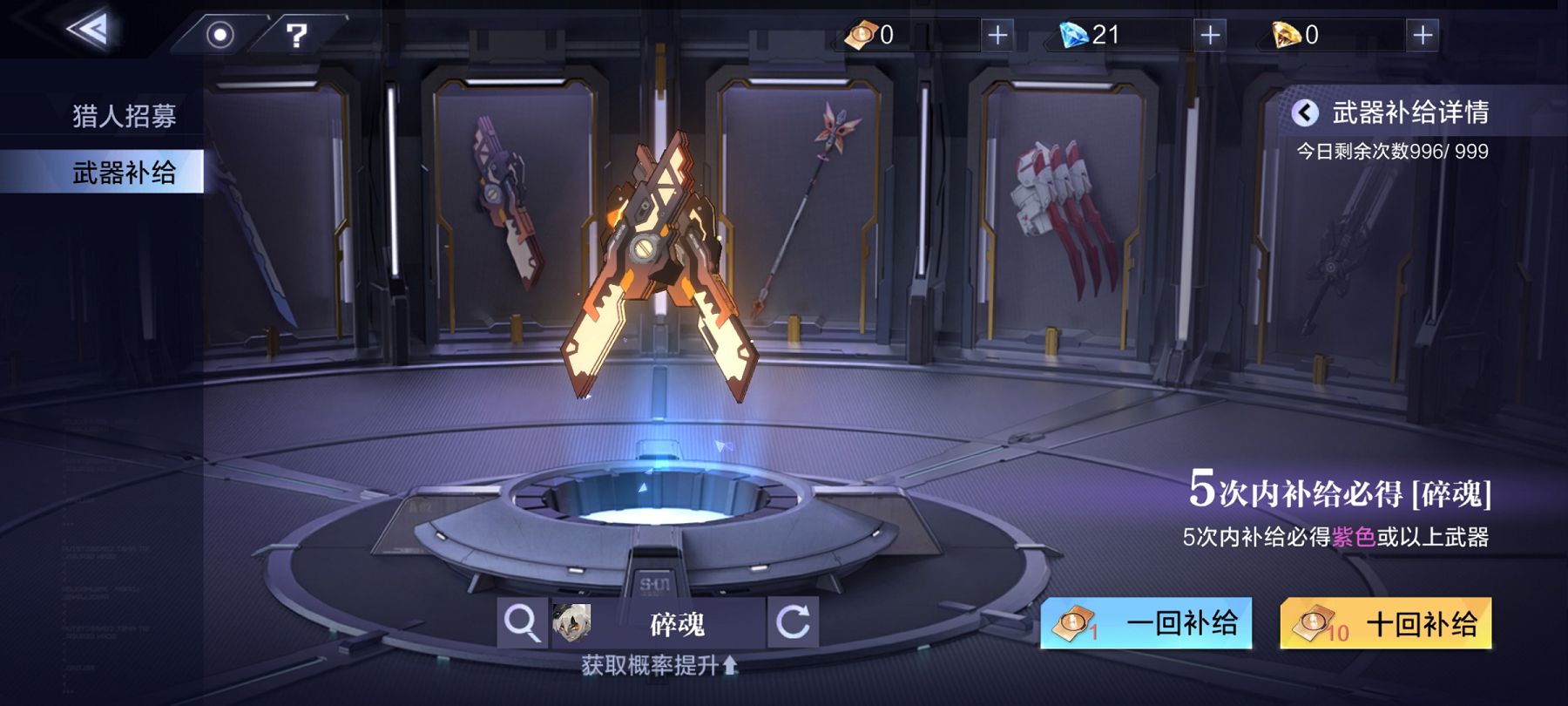This screenshot has height=706, width=1568.
Task: Perform a single supply draw 一回补给
Action: 1146,623
